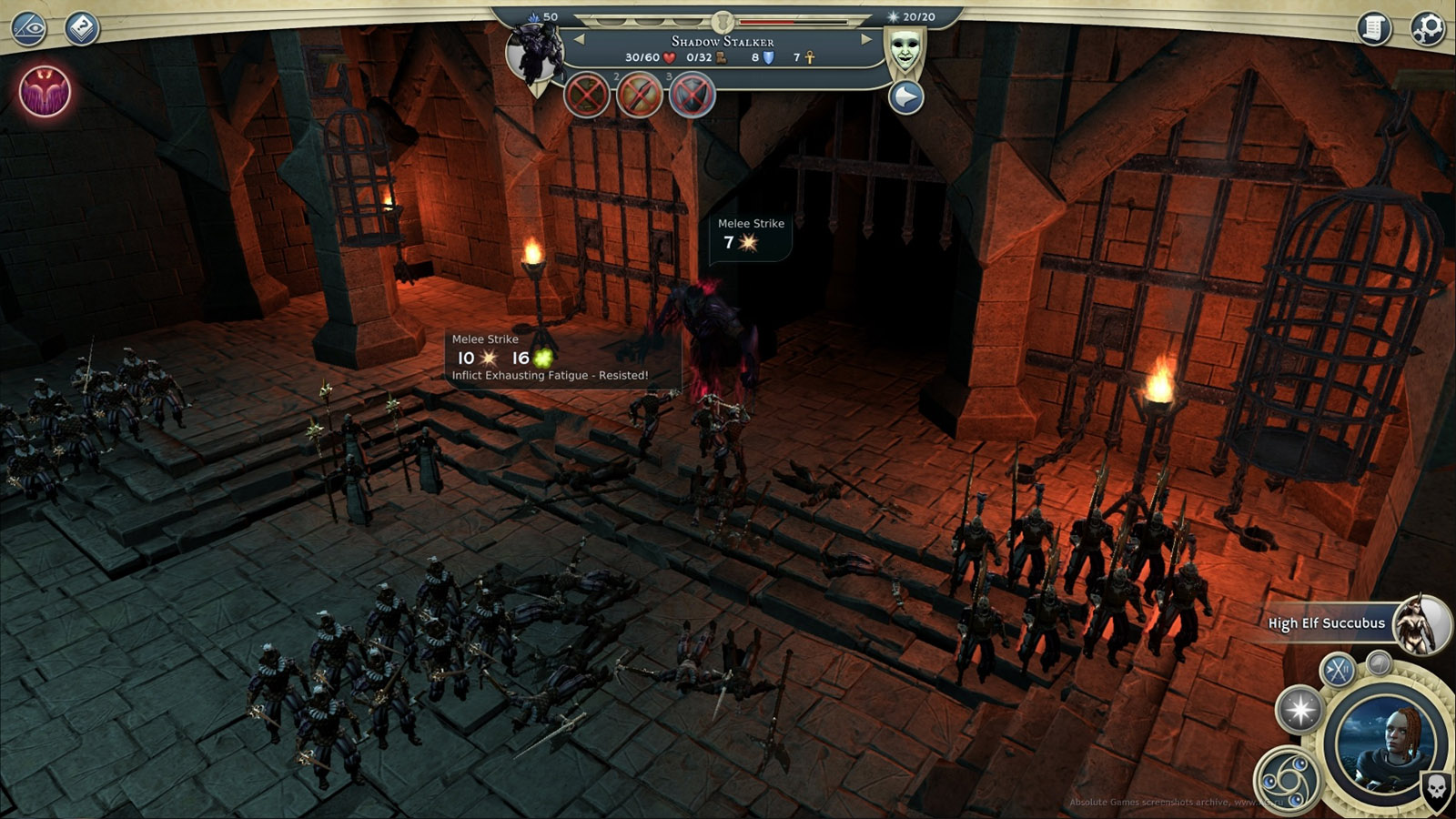Toggle the eye camera view button
This screenshot has width=1456, height=819.
(28, 28)
